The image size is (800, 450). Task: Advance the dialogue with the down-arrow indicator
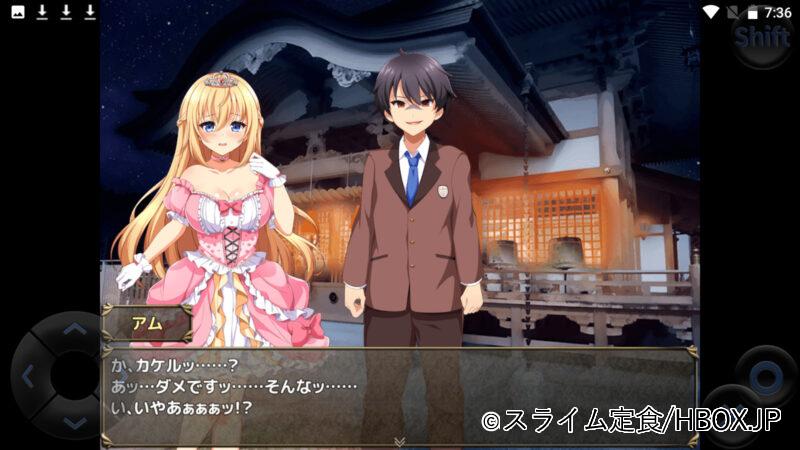399,441
